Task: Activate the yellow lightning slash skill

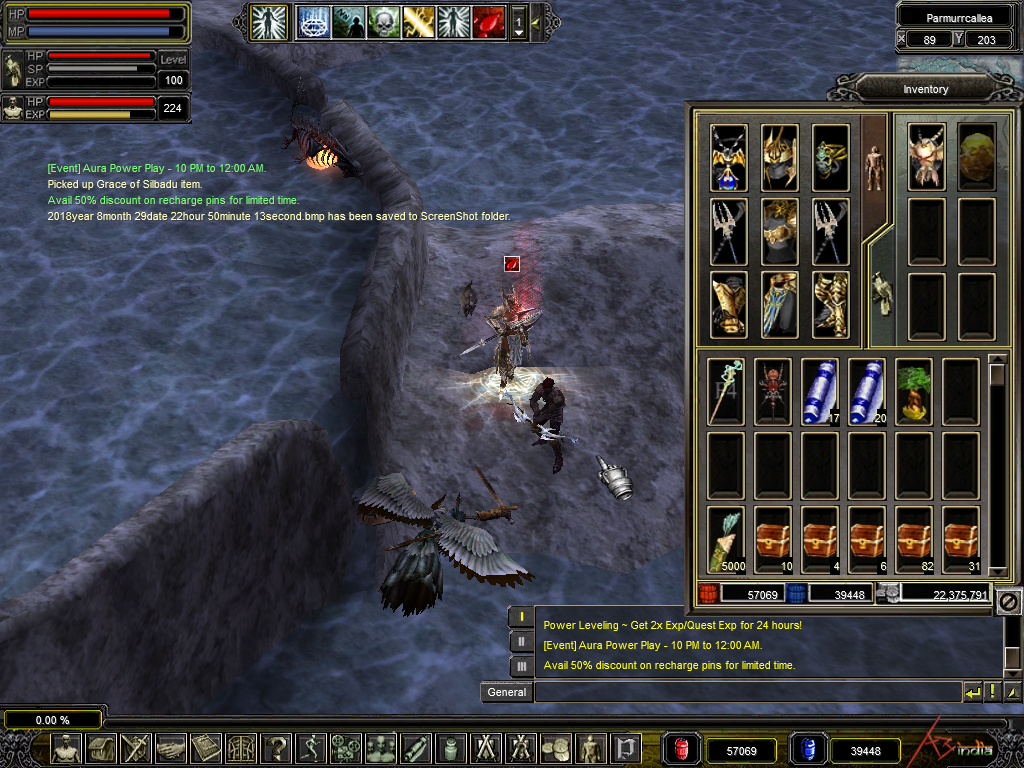Action: point(419,21)
